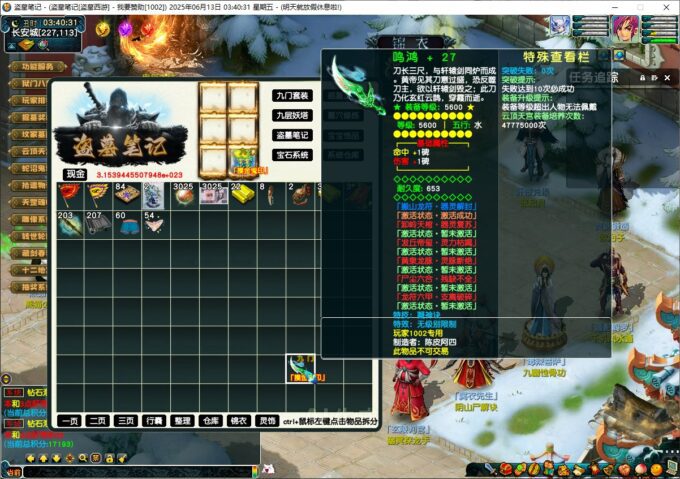
Task: Open the 行囊 bag tab
Action: pyautogui.click(x=154, y=421)
